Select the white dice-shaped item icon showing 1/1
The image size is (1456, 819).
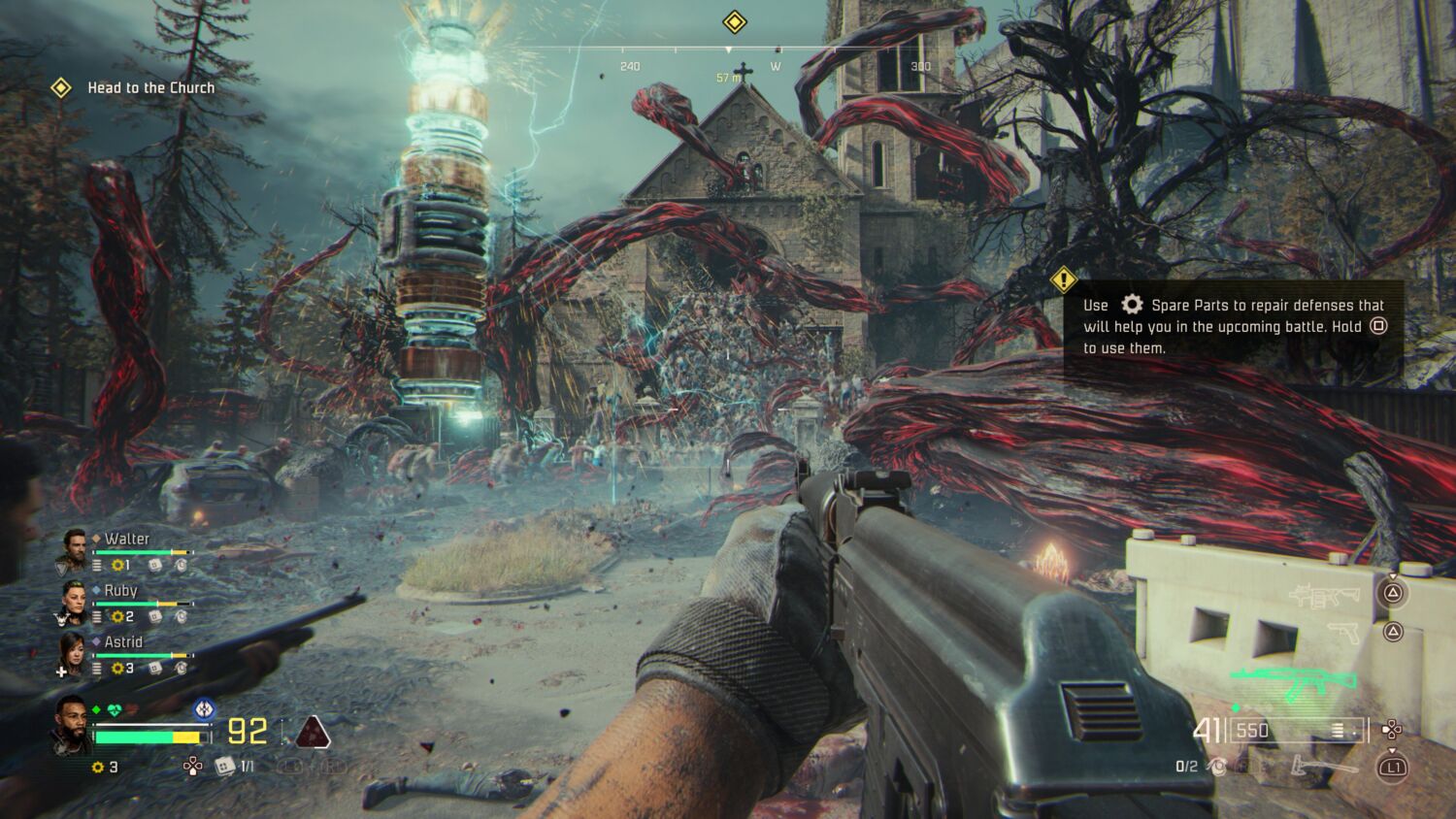224,767
